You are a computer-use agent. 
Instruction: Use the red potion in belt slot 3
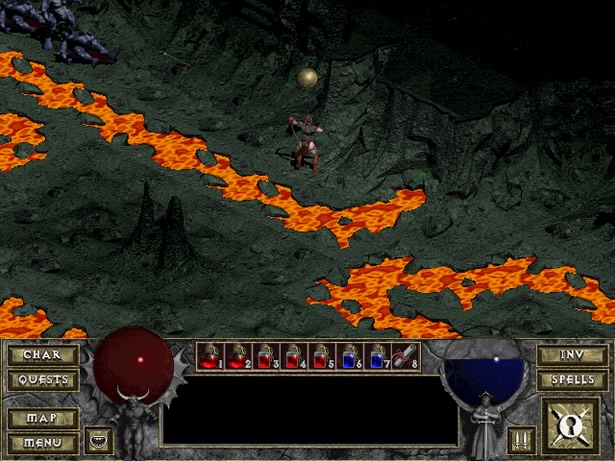click(266, 357)
